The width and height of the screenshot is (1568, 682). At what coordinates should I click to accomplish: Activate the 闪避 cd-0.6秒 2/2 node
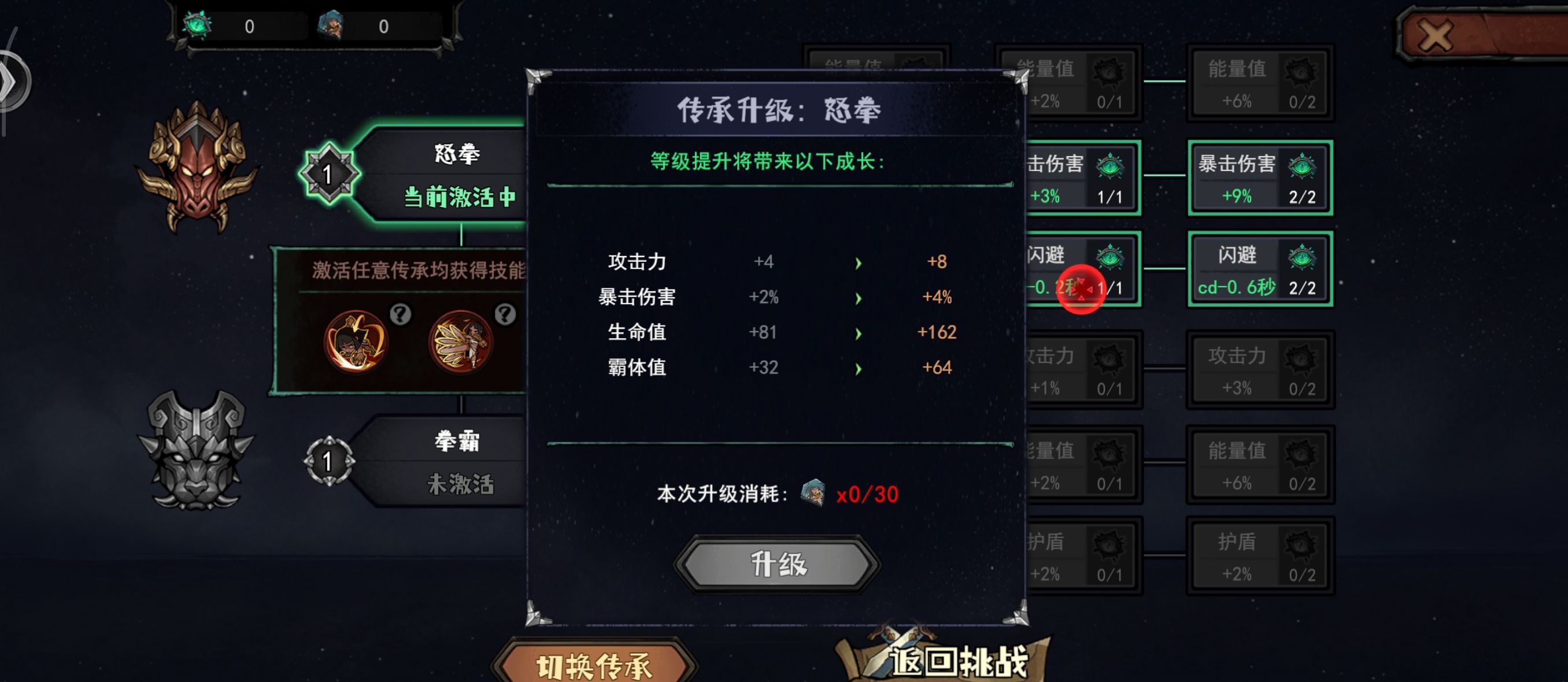point(1260,269)
